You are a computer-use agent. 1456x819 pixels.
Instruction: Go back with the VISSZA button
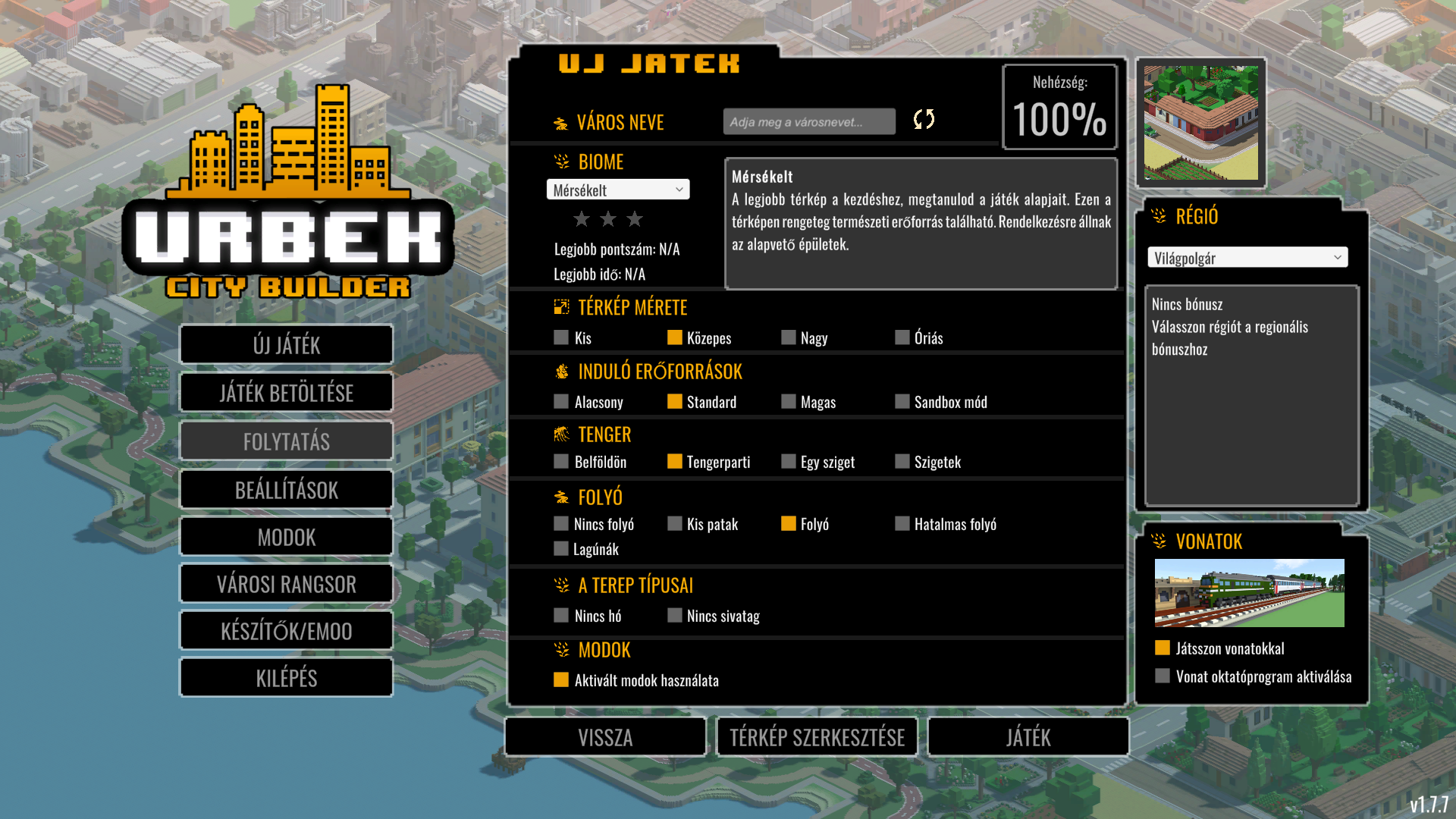tap(605, 737)
